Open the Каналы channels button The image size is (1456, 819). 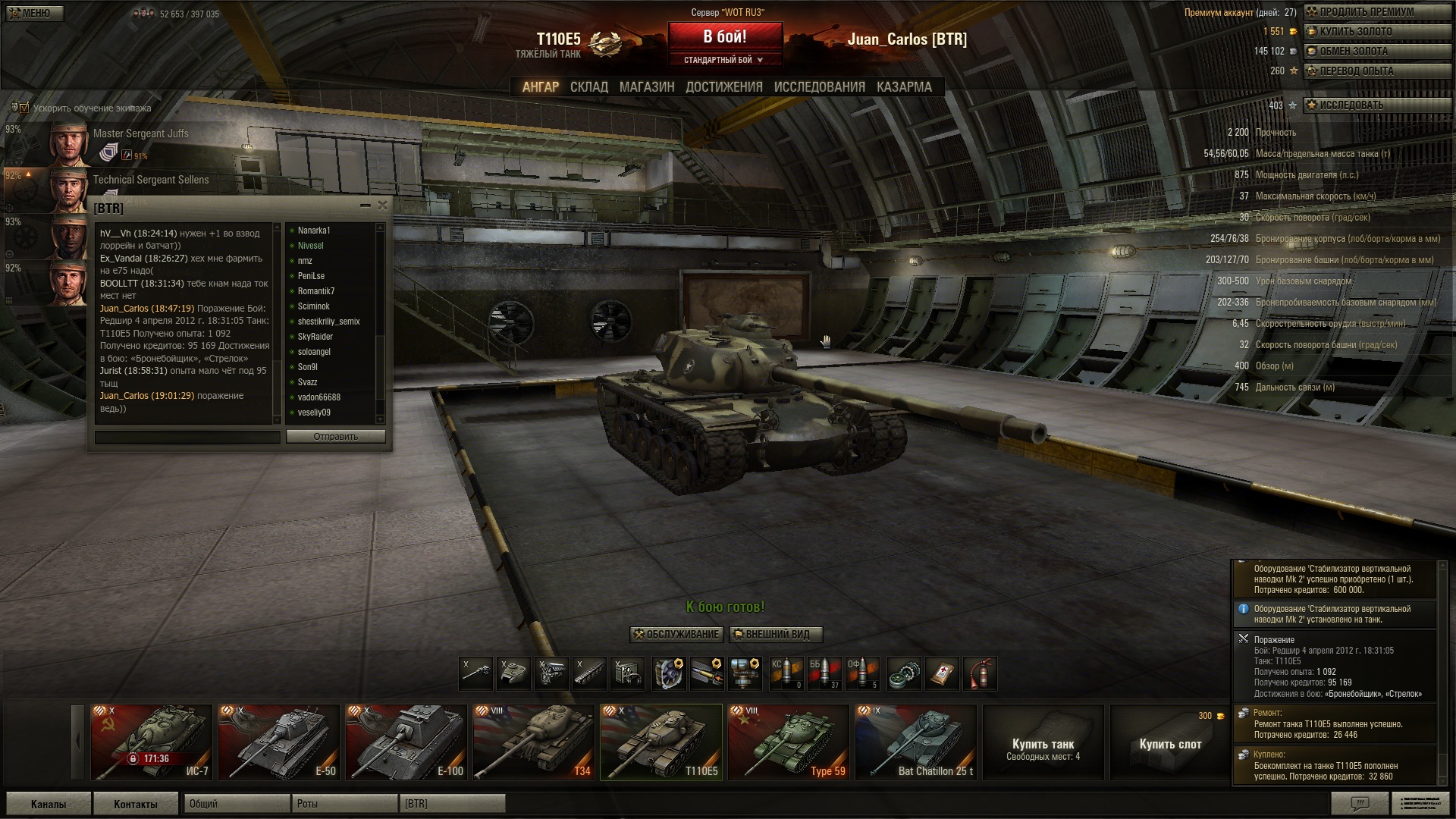pyautogui.click(x=49, y=804)
